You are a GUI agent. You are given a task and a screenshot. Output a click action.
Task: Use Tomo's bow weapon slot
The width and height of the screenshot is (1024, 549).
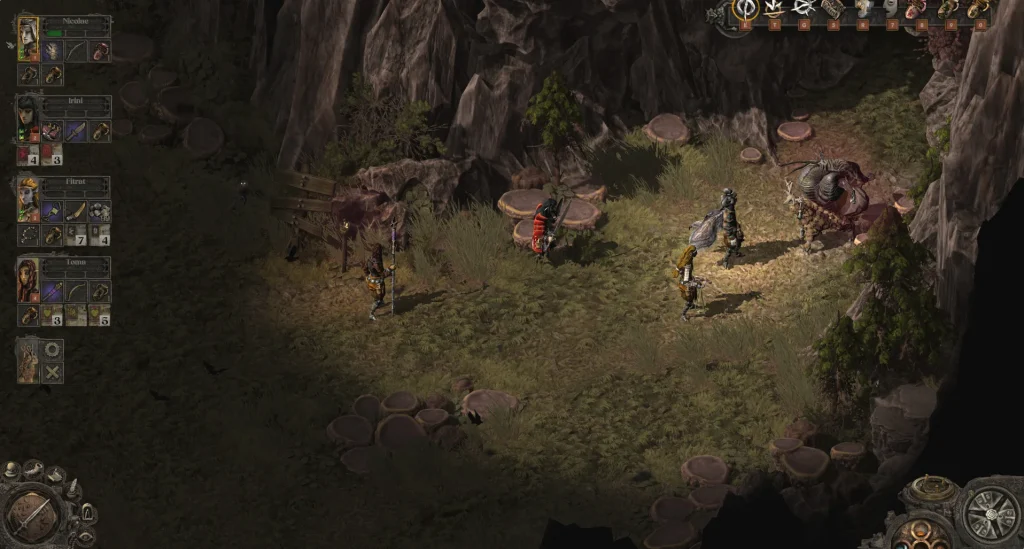(76, 292)
